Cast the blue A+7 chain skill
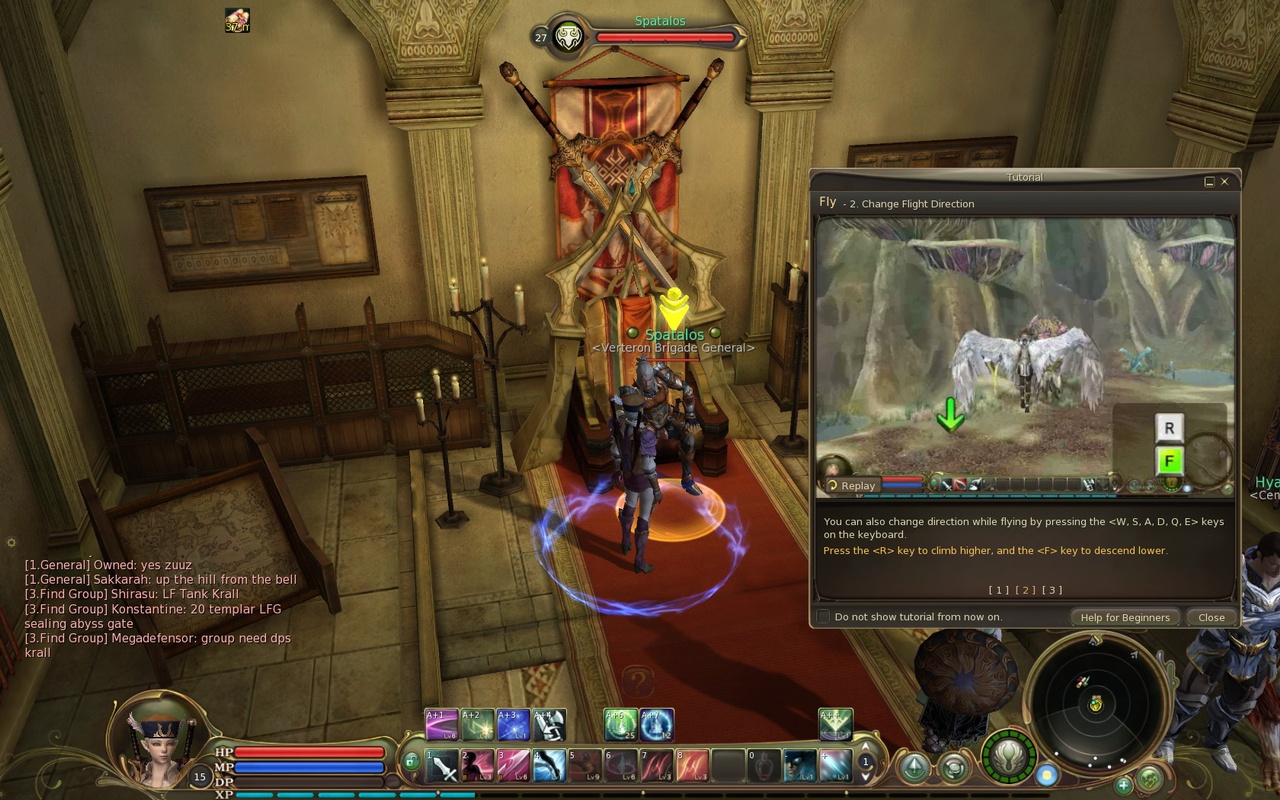The height and width of the screenshot is (800, 1280). click(657, 724)
